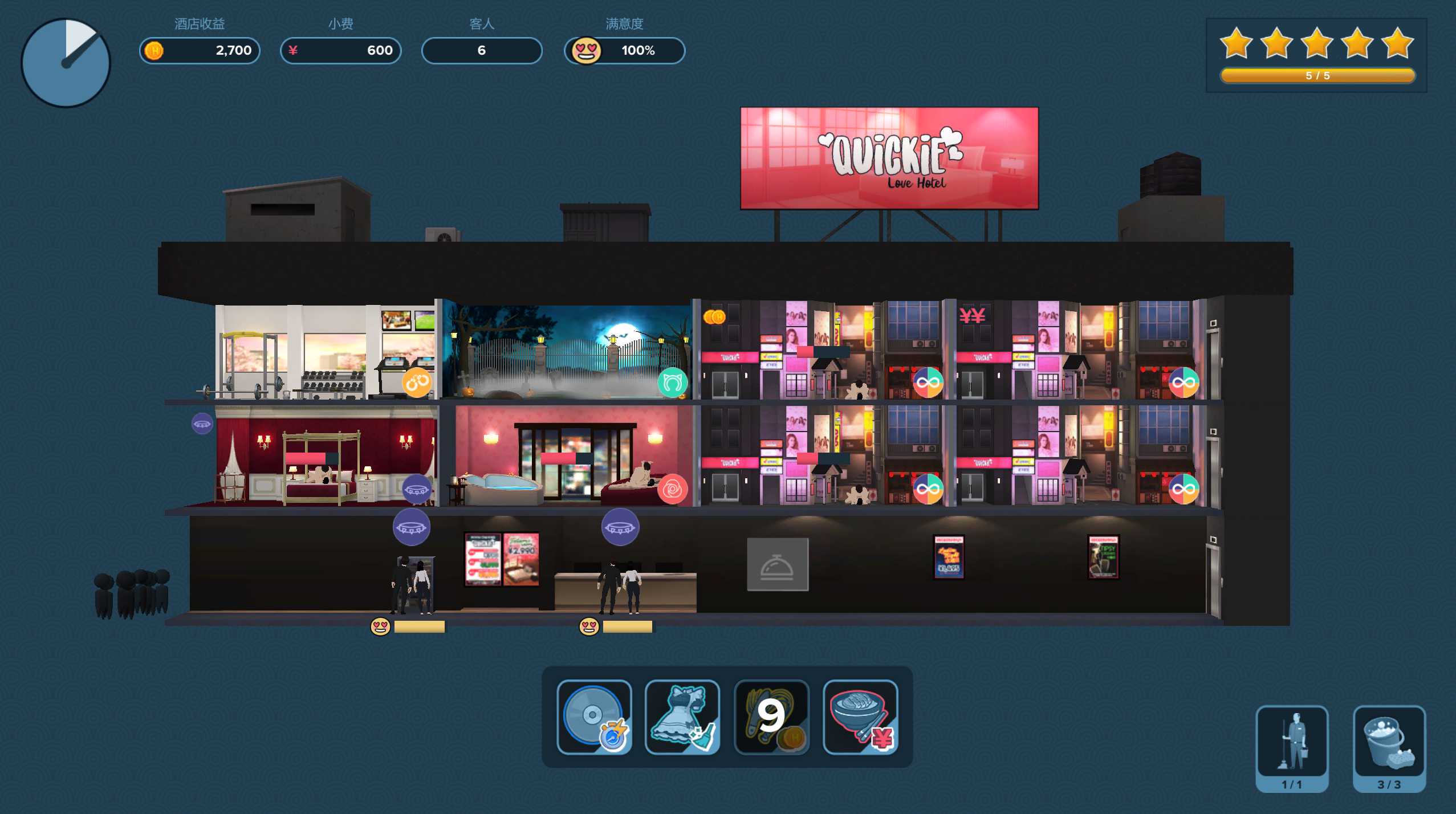1456x814 pixels.
Task: Click the janitor staff button
Action: (x=1292, y=746)
